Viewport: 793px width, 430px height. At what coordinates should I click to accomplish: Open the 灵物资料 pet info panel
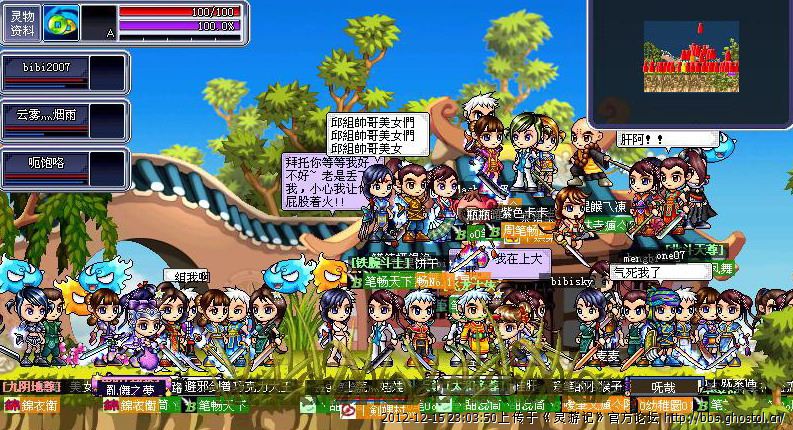22,23
